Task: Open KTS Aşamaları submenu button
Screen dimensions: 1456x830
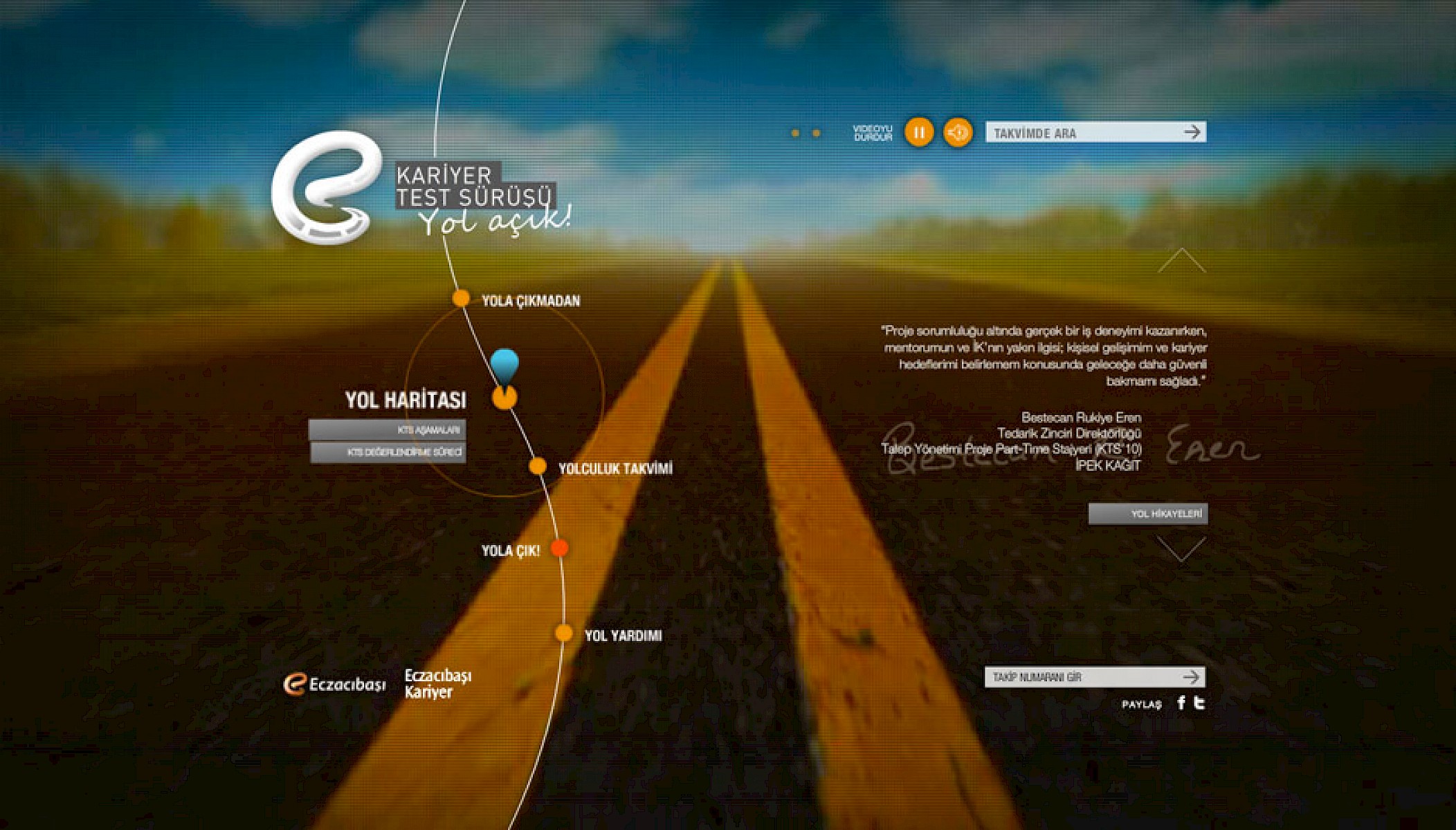Action: (388, 430)
